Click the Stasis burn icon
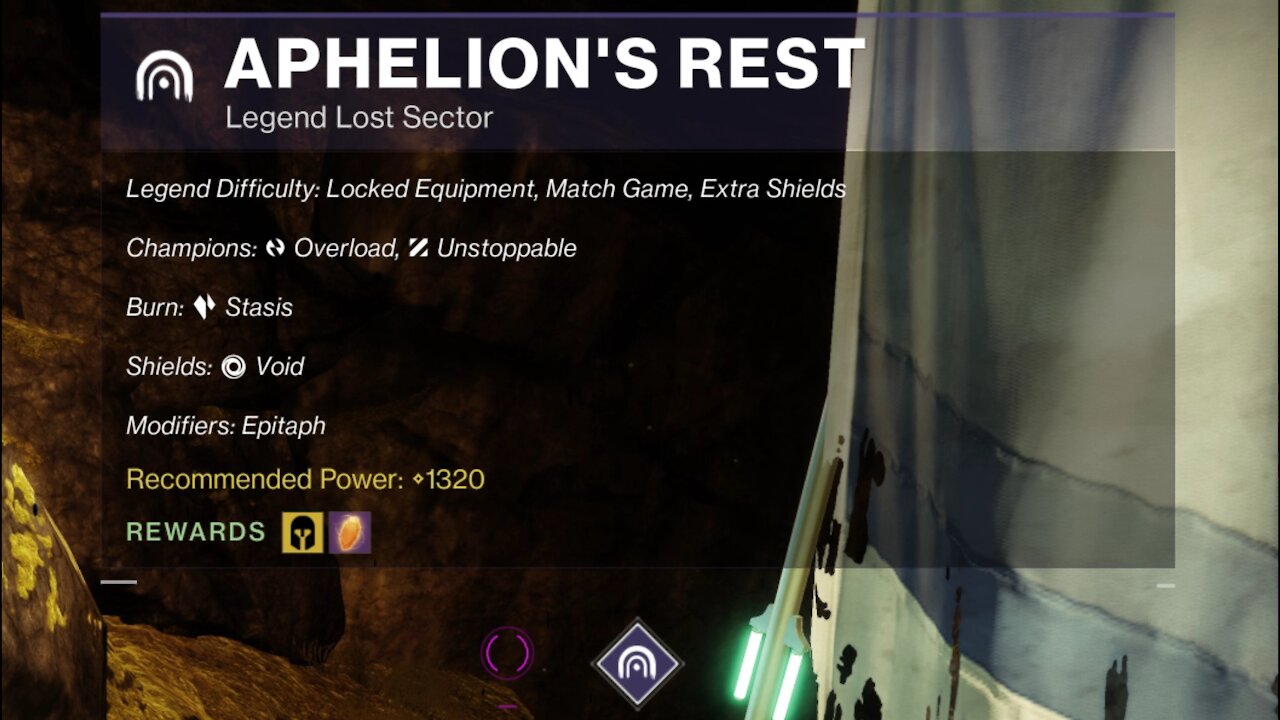This screenshot has height=720, width=1280. [205, 307]
